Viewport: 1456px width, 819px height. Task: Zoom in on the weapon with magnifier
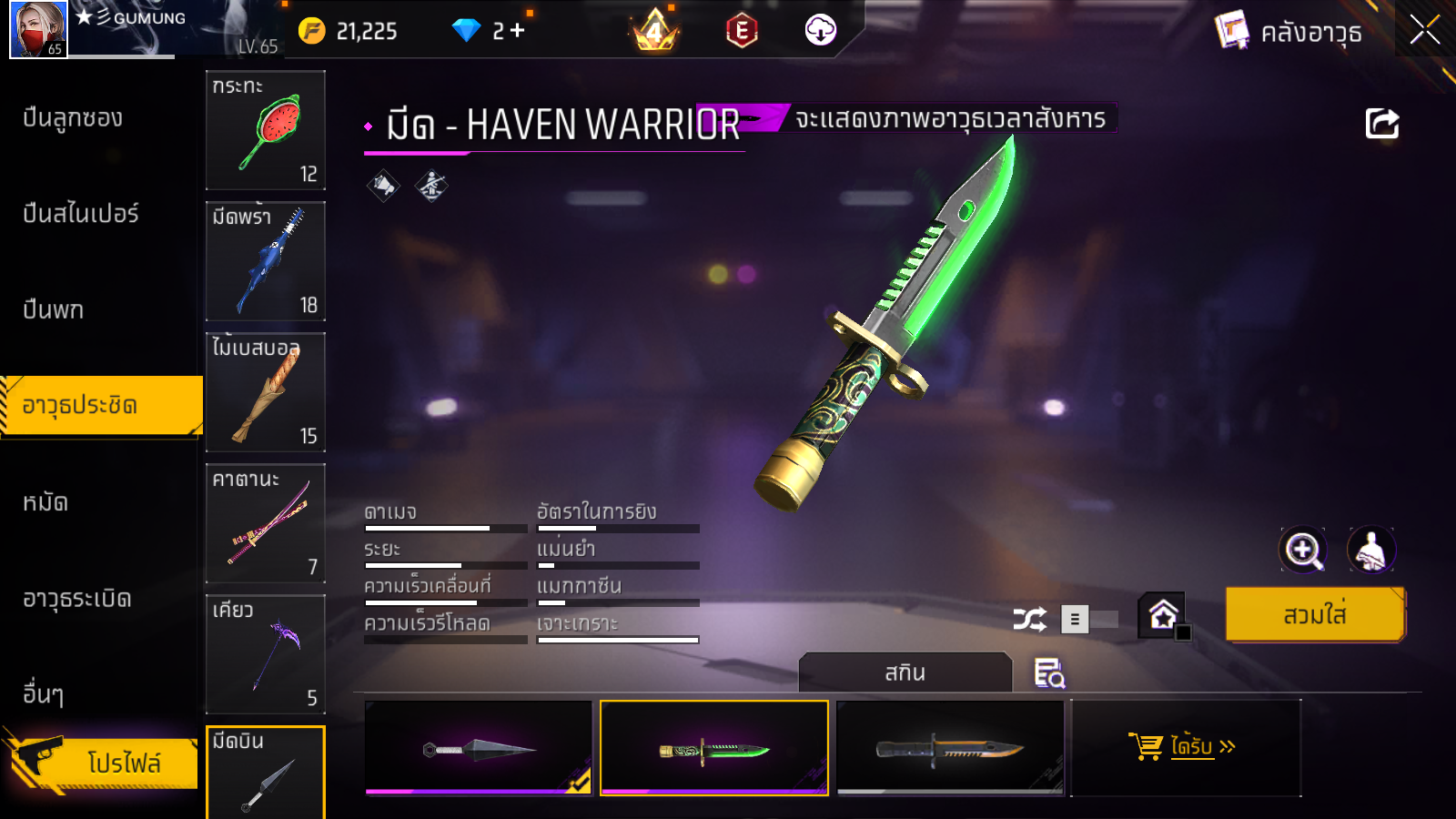click(1303, 550)
